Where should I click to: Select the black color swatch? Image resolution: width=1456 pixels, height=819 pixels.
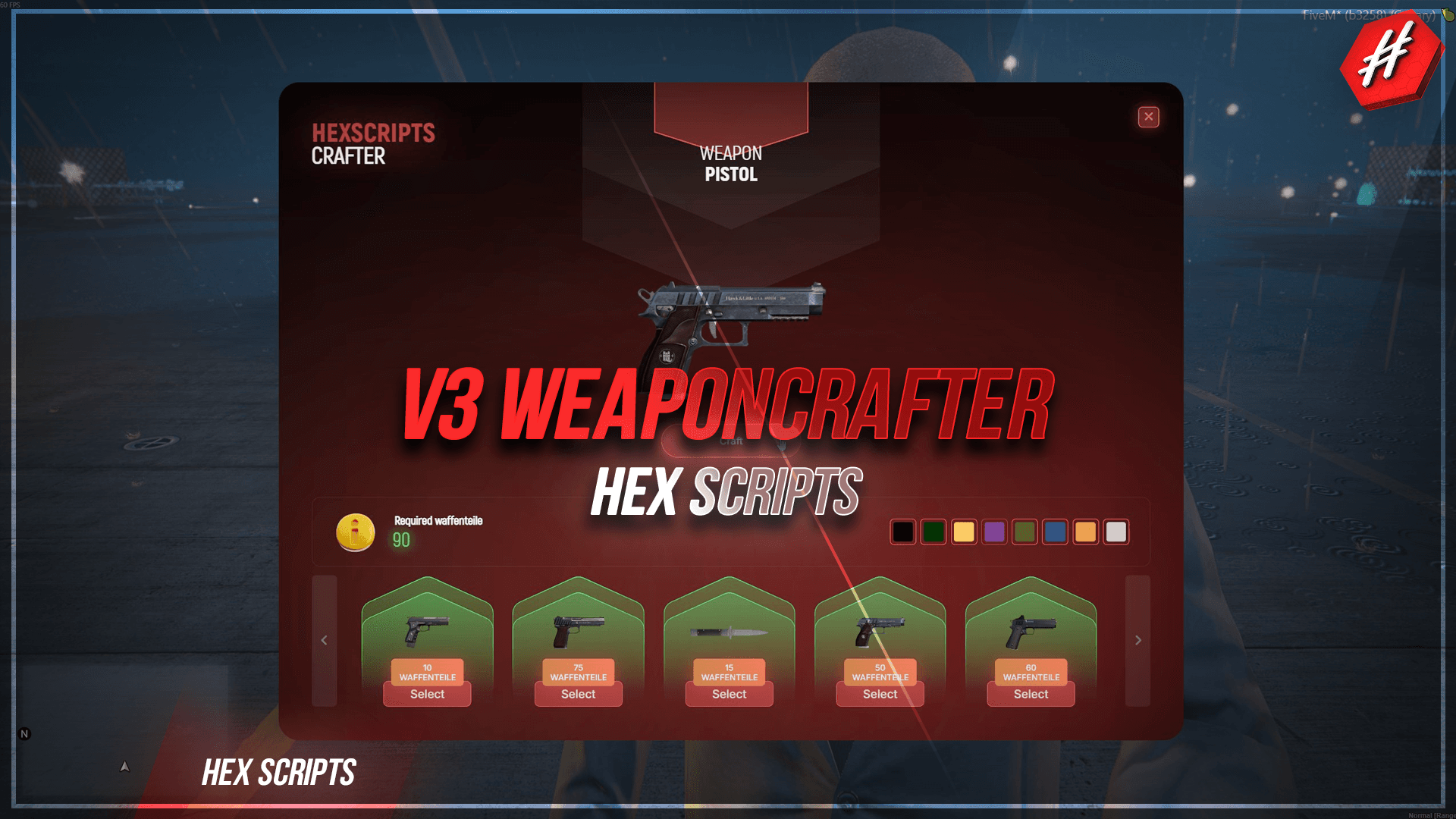[x=902, y=532]
